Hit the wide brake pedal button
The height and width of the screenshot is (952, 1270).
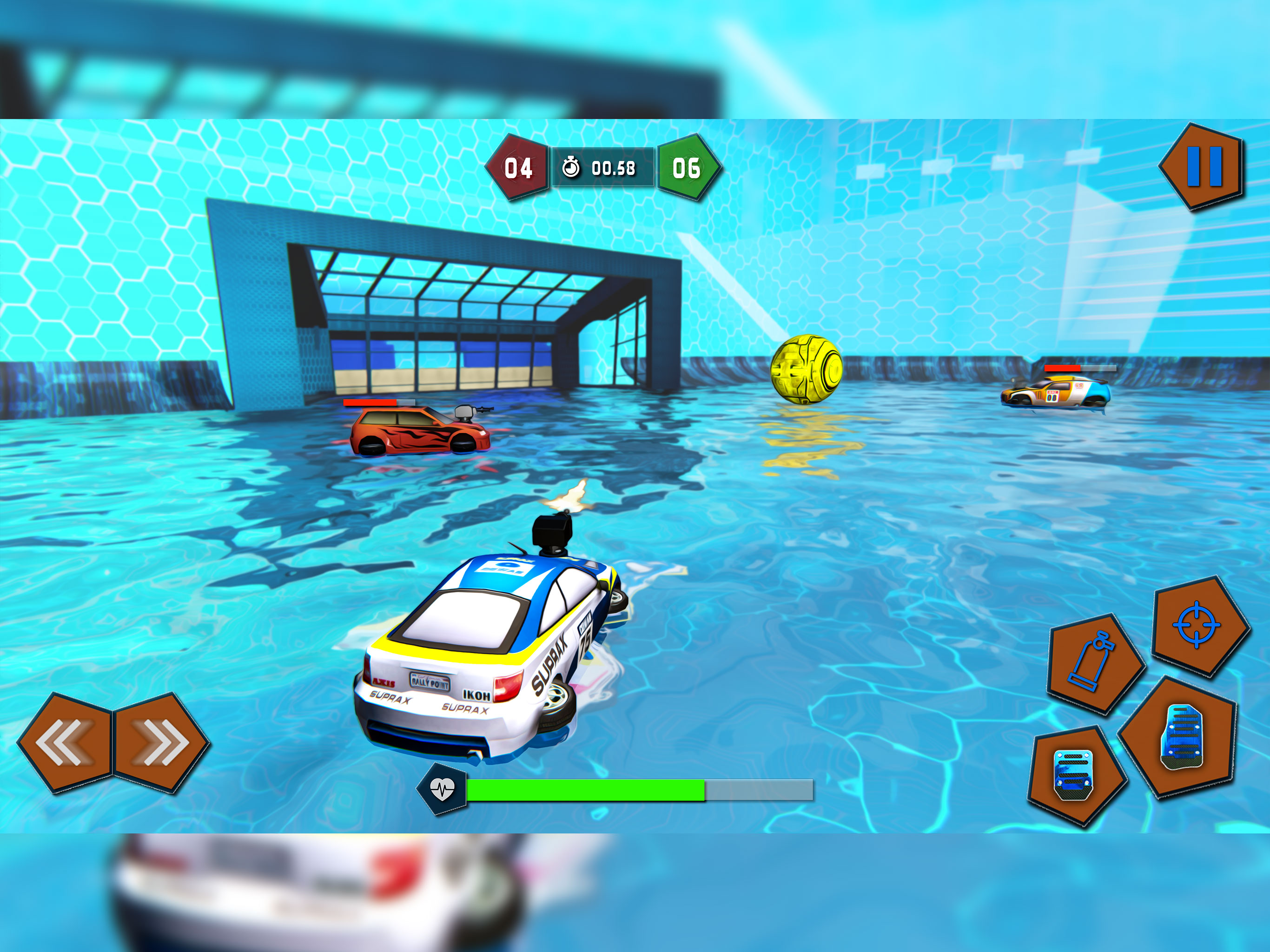[x=1074, y=775]
